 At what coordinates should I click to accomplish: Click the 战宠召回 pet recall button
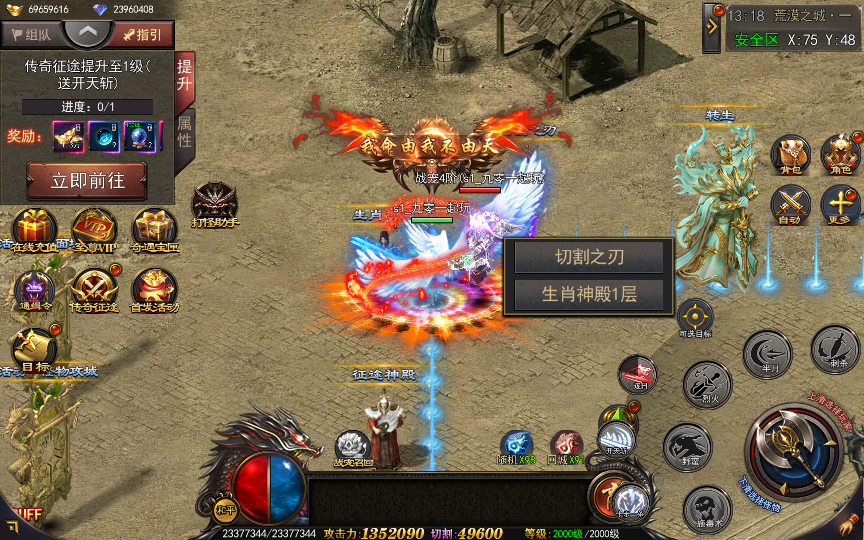[x=352, y=446]
